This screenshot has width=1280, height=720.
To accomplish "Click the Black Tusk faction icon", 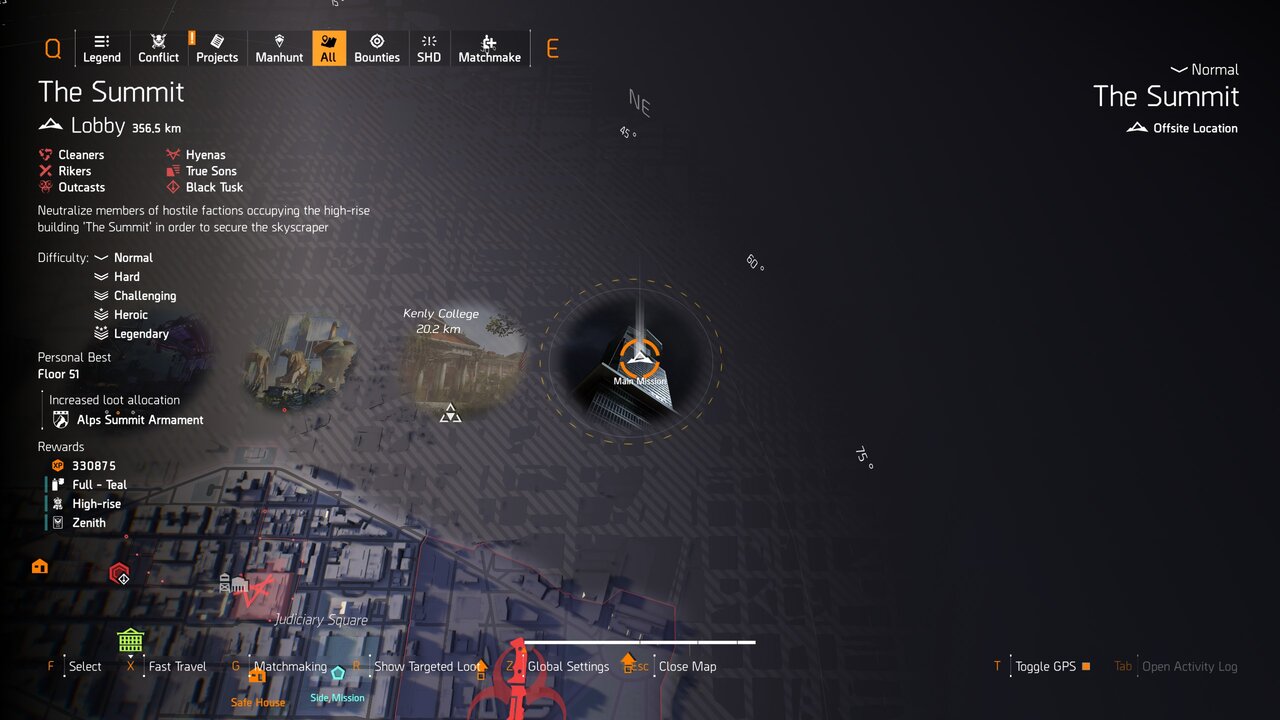I will 174,187.
